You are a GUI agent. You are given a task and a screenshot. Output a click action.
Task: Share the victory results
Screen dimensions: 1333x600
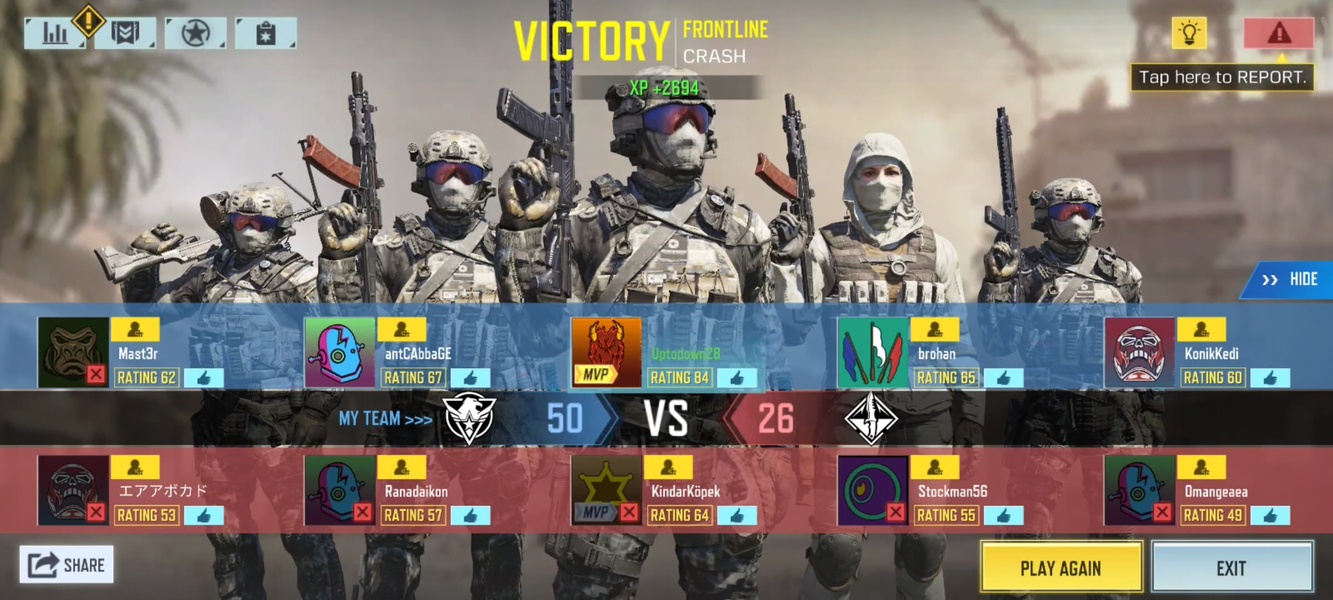pos(66,565)
